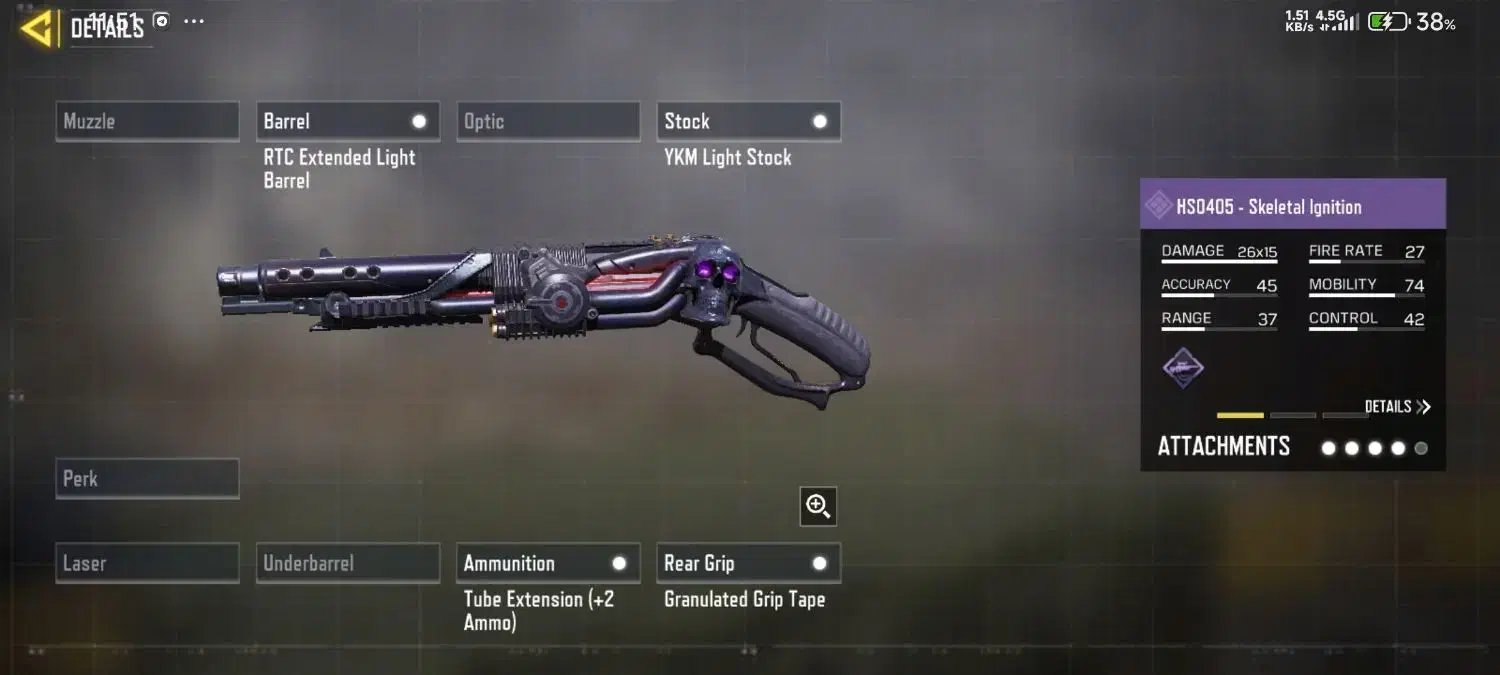1500x675 pixels.
Task: Open the phone status bar three-dot menu
Action: 194,21
